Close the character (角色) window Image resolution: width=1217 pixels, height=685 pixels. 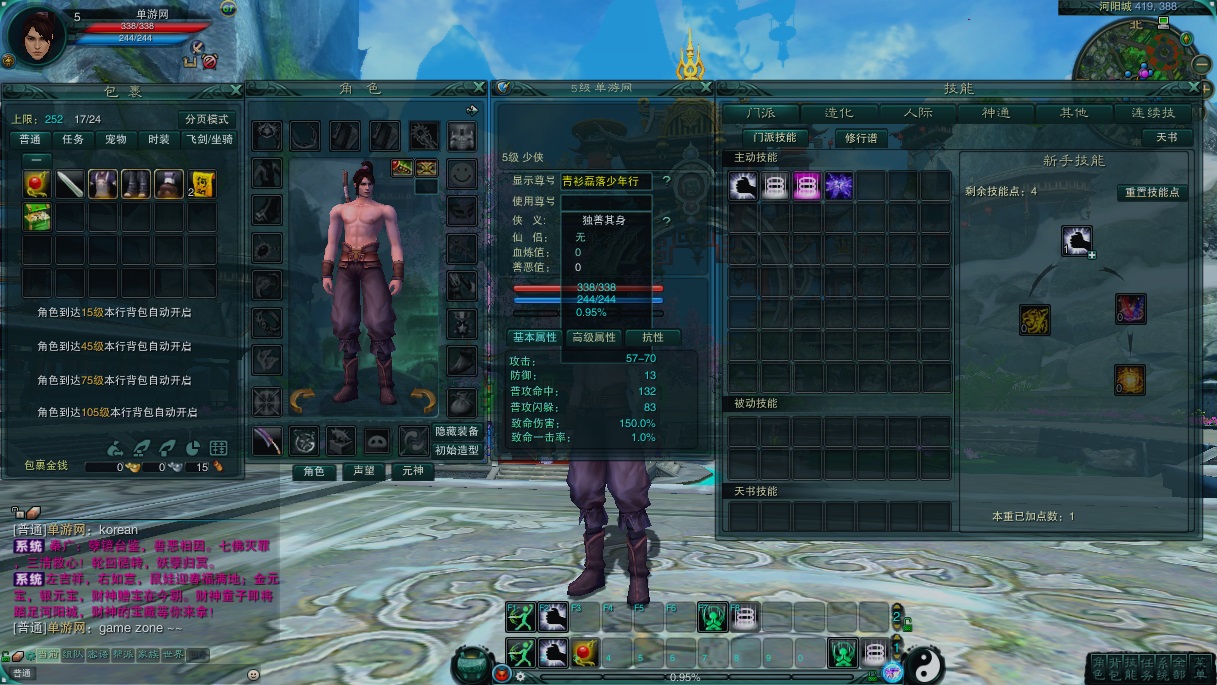pyautogui.click(x=479, y=88)
